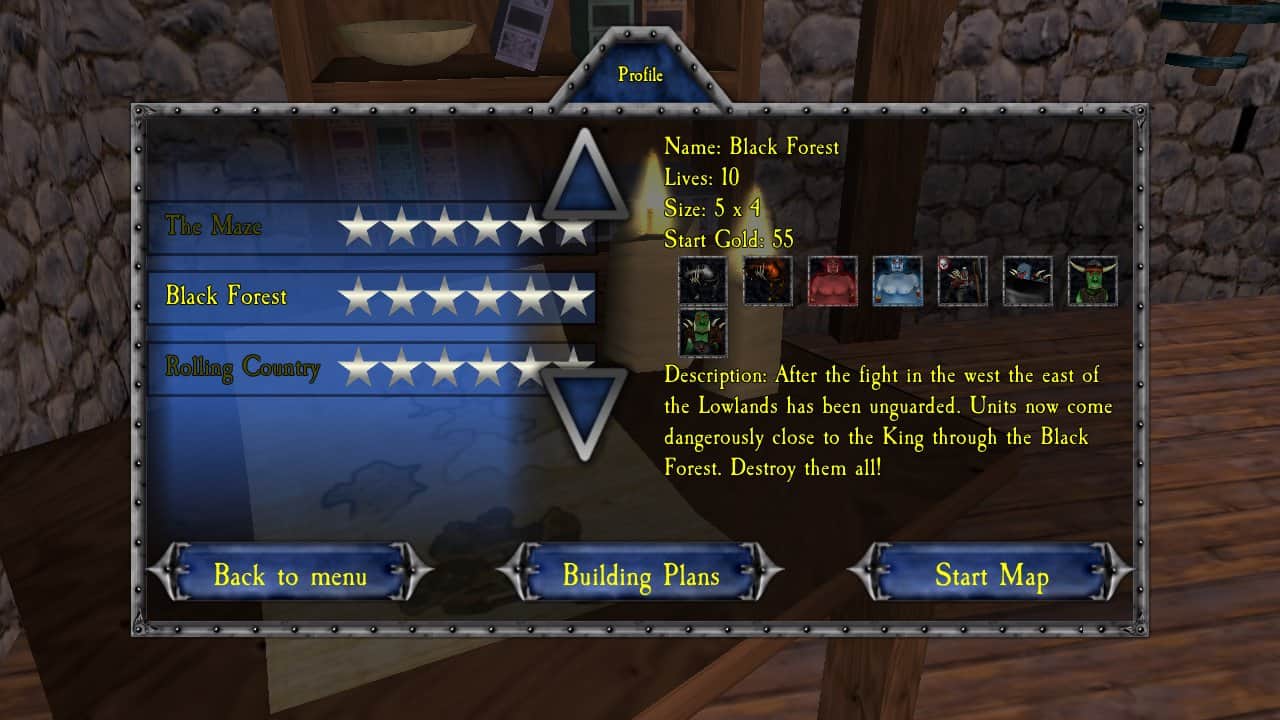View the horned green orc portrait
Screen dimensions: 1280x720
(1092, 281)
